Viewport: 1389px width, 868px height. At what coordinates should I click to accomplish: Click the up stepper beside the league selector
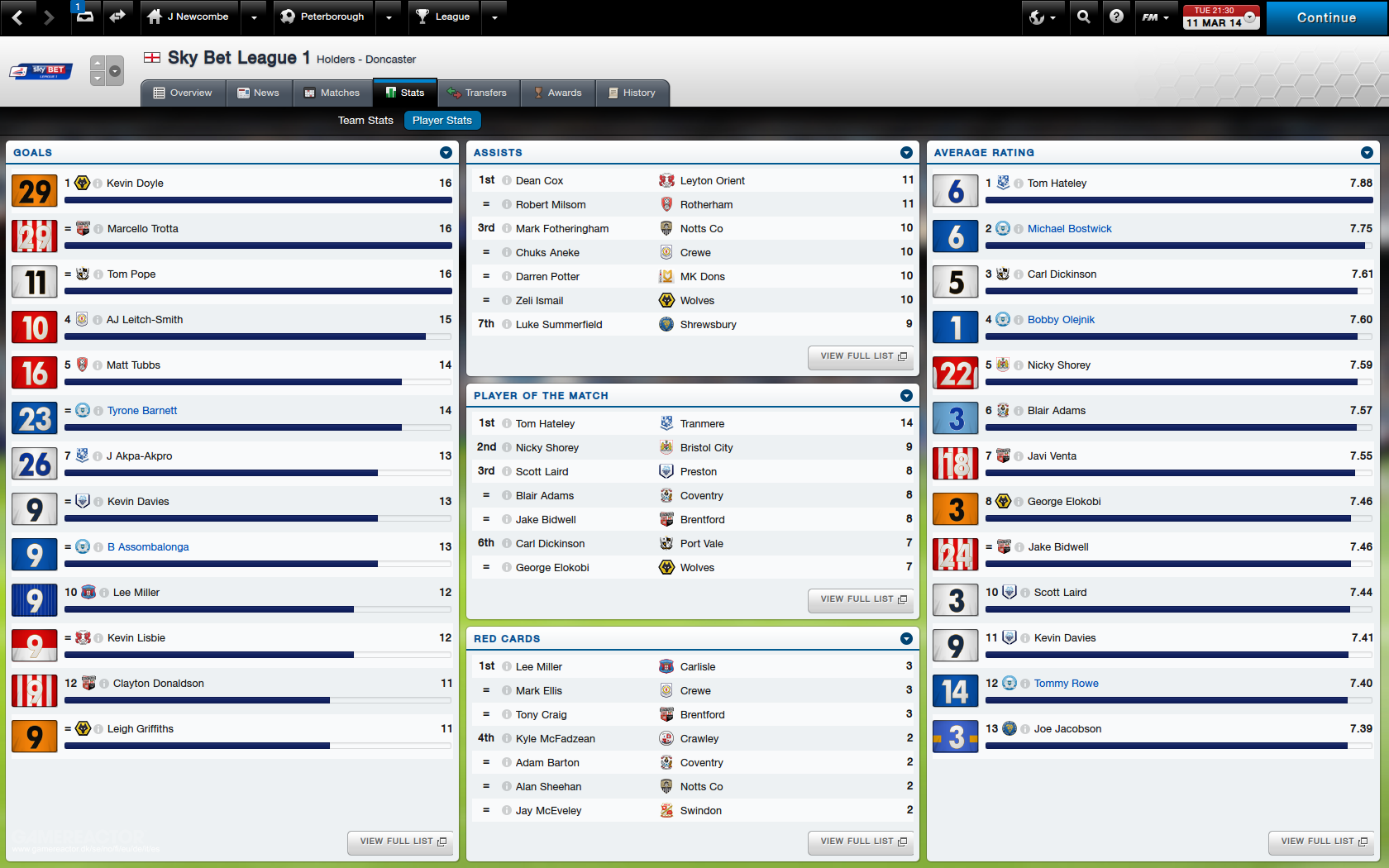coord(98,64)
